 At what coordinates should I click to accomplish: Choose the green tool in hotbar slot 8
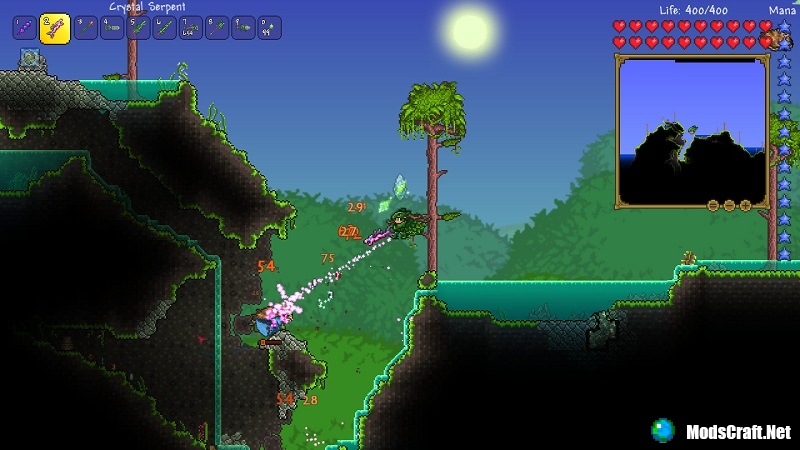click(216, 28)
